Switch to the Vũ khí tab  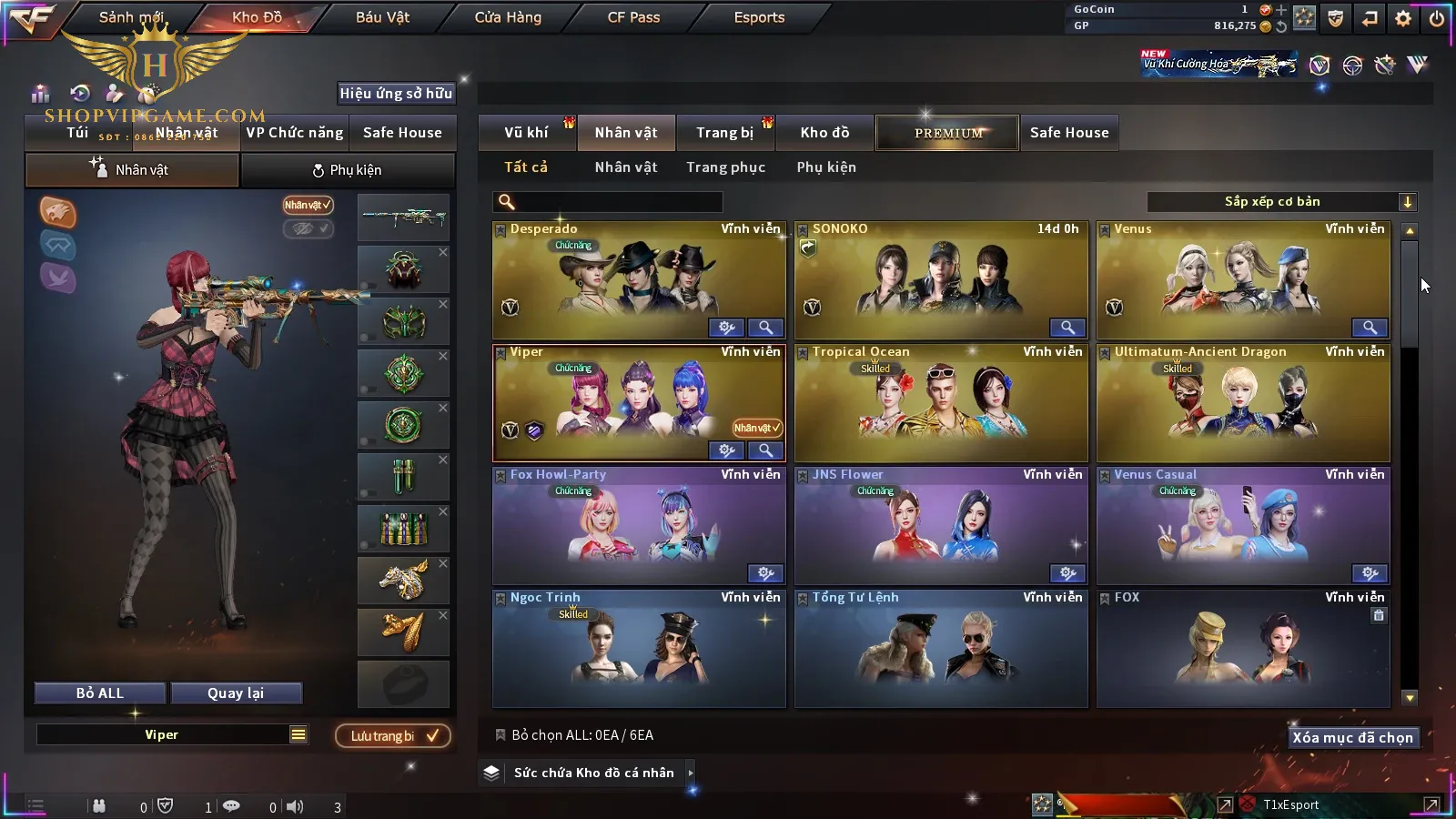(x=526, y=133)
